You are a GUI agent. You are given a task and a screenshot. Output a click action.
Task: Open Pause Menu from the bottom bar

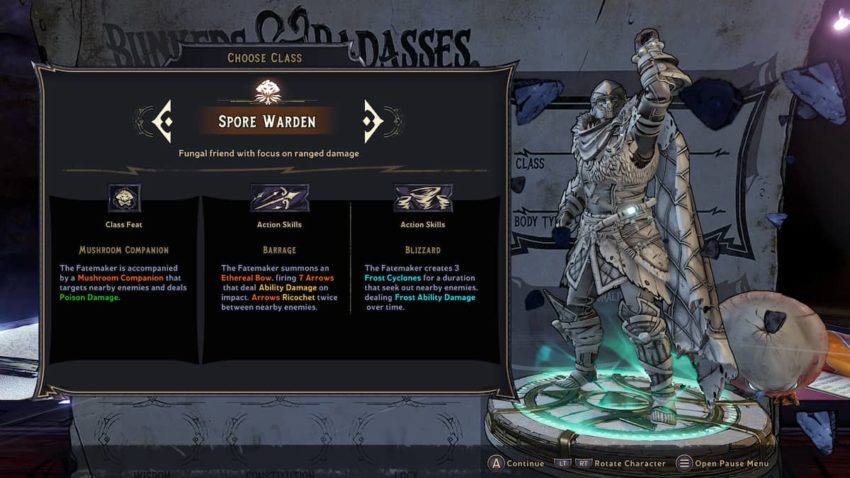coord(731,463)
